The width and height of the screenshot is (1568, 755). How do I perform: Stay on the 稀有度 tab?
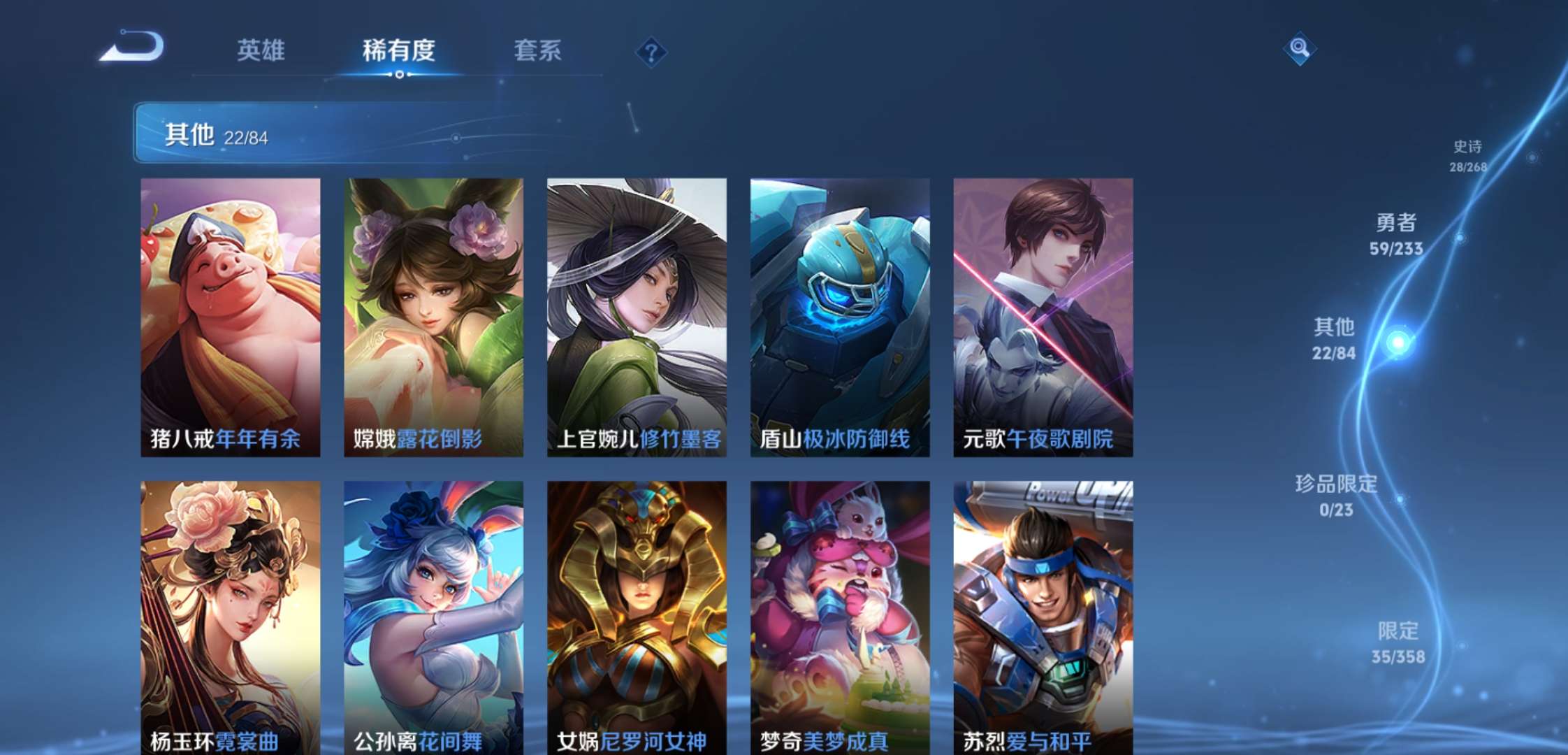pyautogui.click(x=398, y=51)
